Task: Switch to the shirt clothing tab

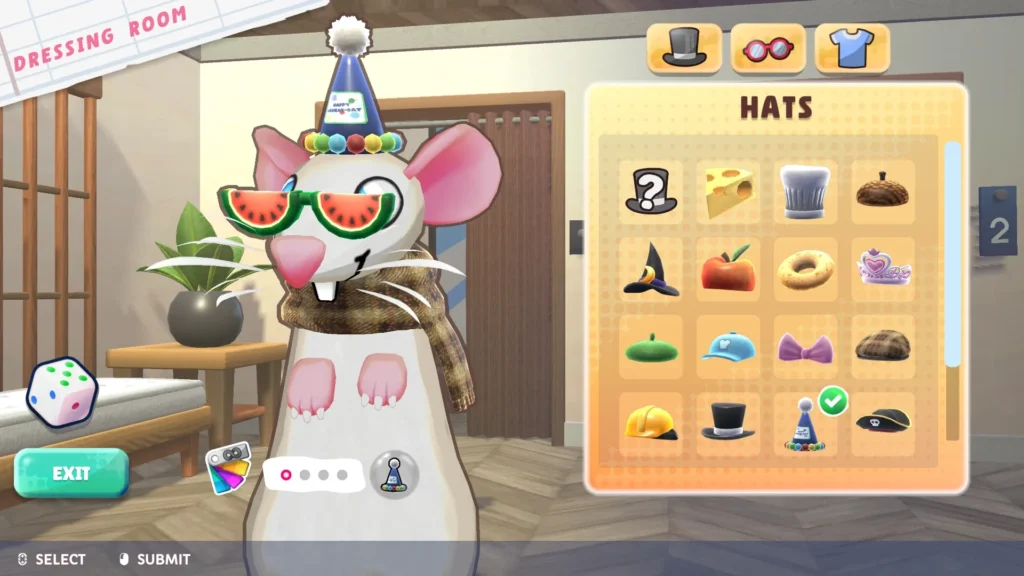Action: pos(852,47)
